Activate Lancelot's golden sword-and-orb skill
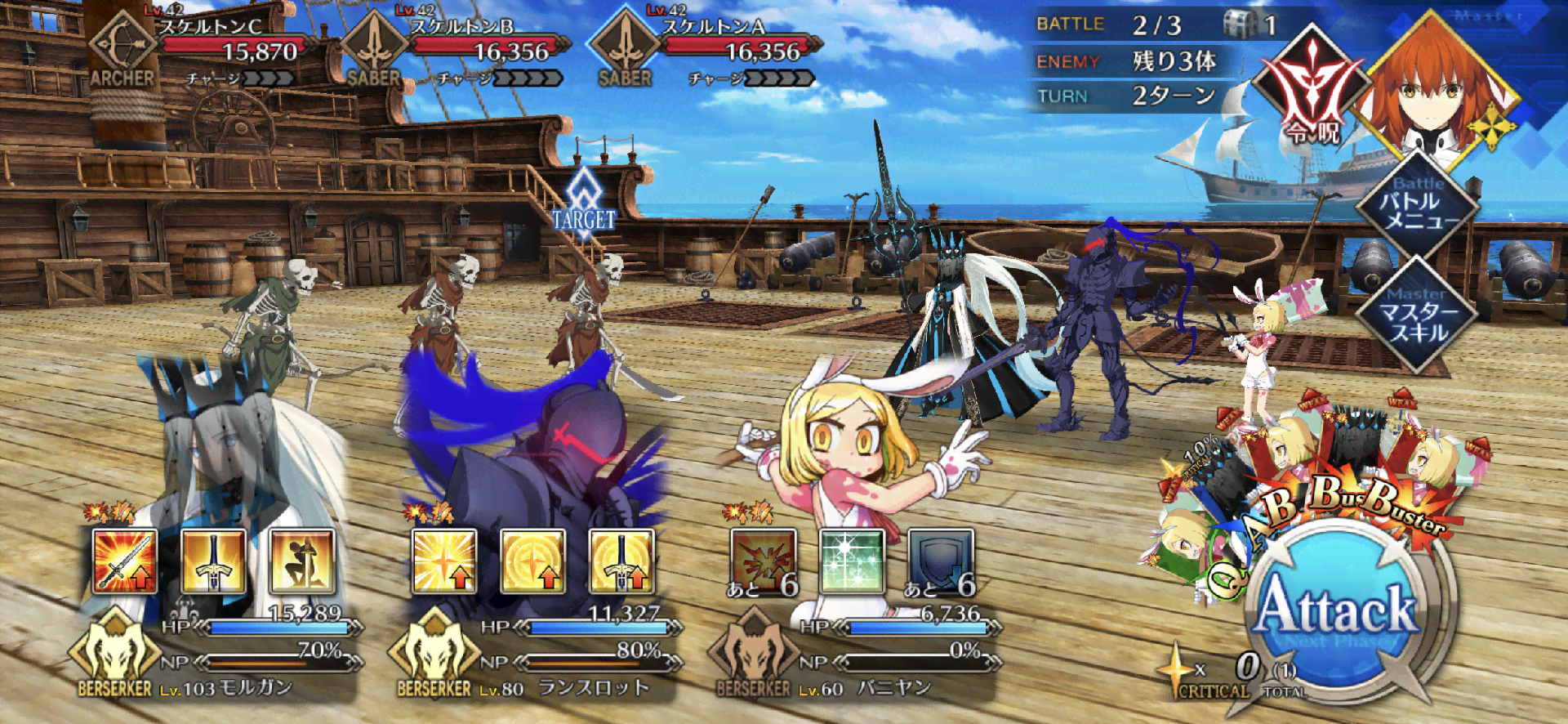The height and width of the screenshot is (724, 1568). click(621, 561)
